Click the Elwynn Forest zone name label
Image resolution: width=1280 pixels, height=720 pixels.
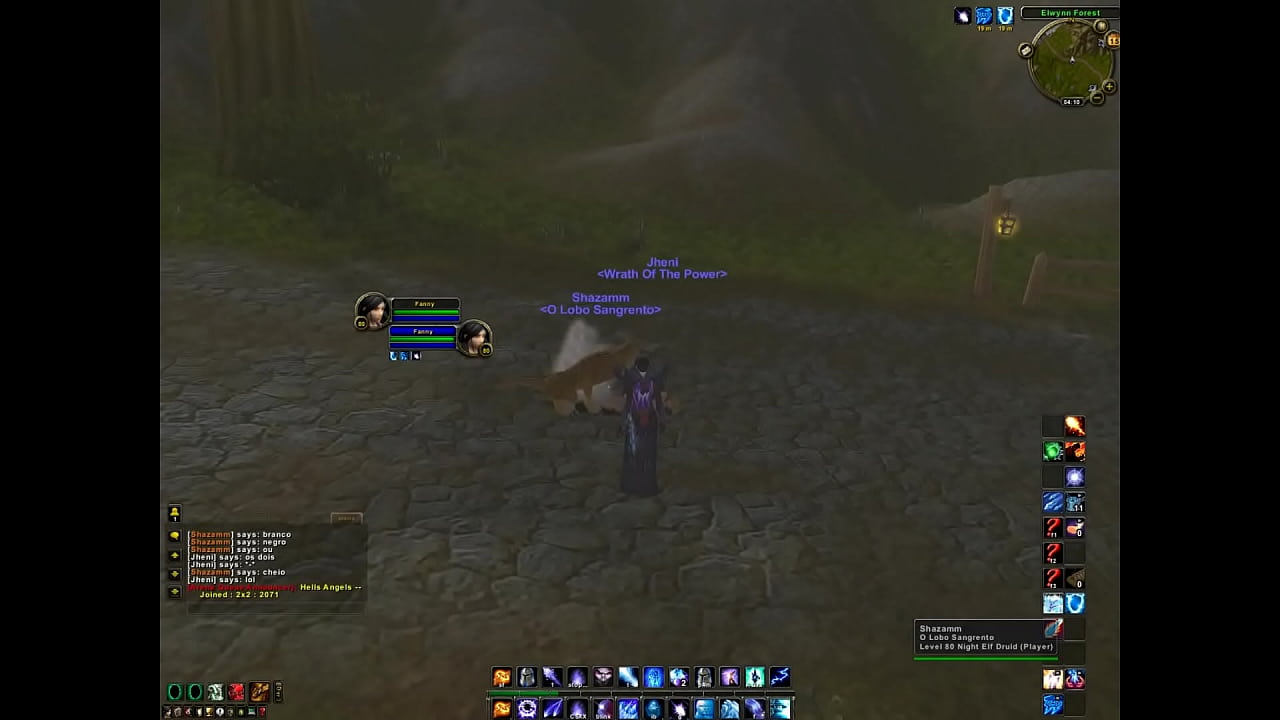[x=1070, y=13]
